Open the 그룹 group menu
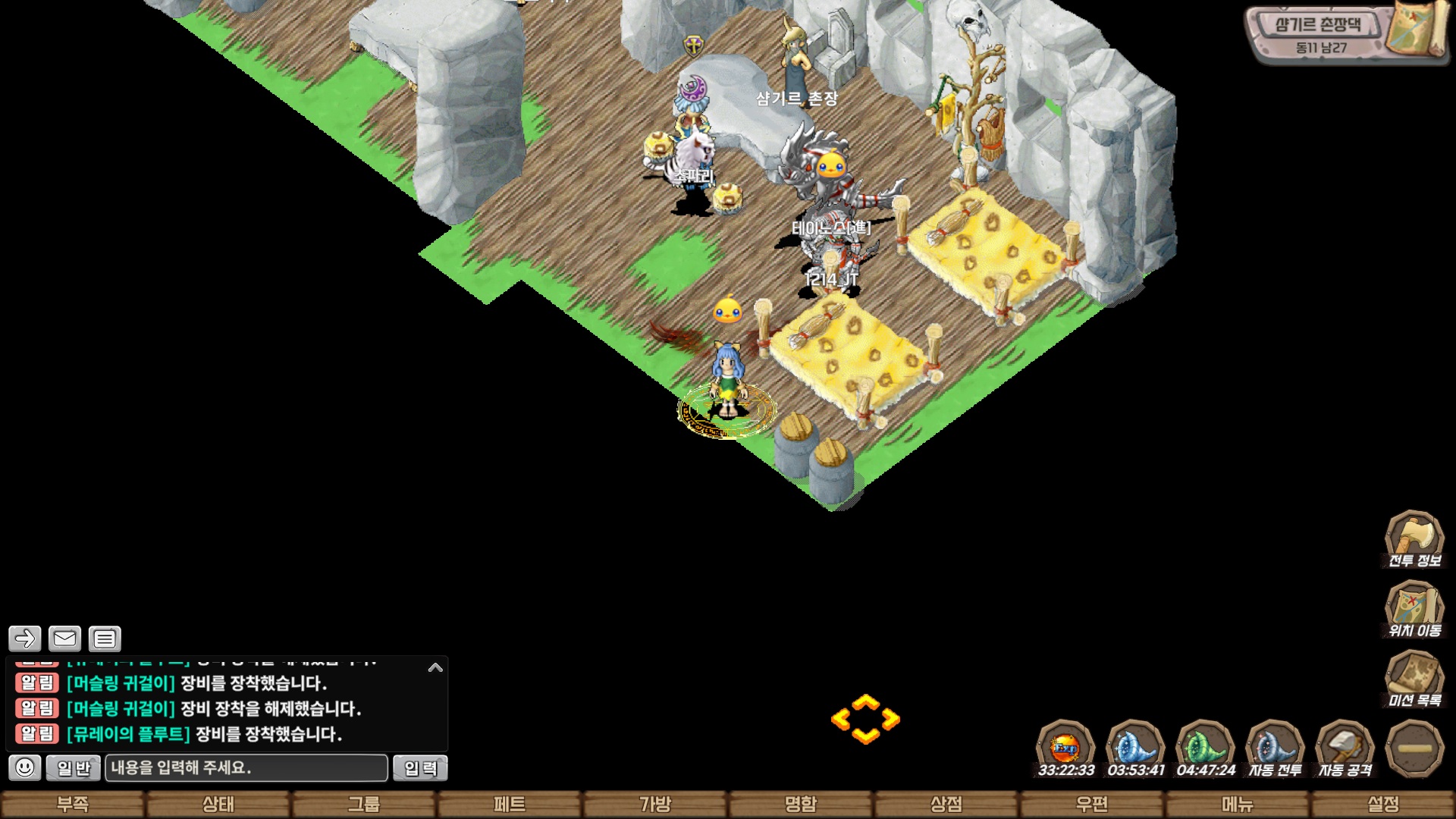Image resolution: width=1456 pixels, height=819 pixels. [x=364, y=804]
